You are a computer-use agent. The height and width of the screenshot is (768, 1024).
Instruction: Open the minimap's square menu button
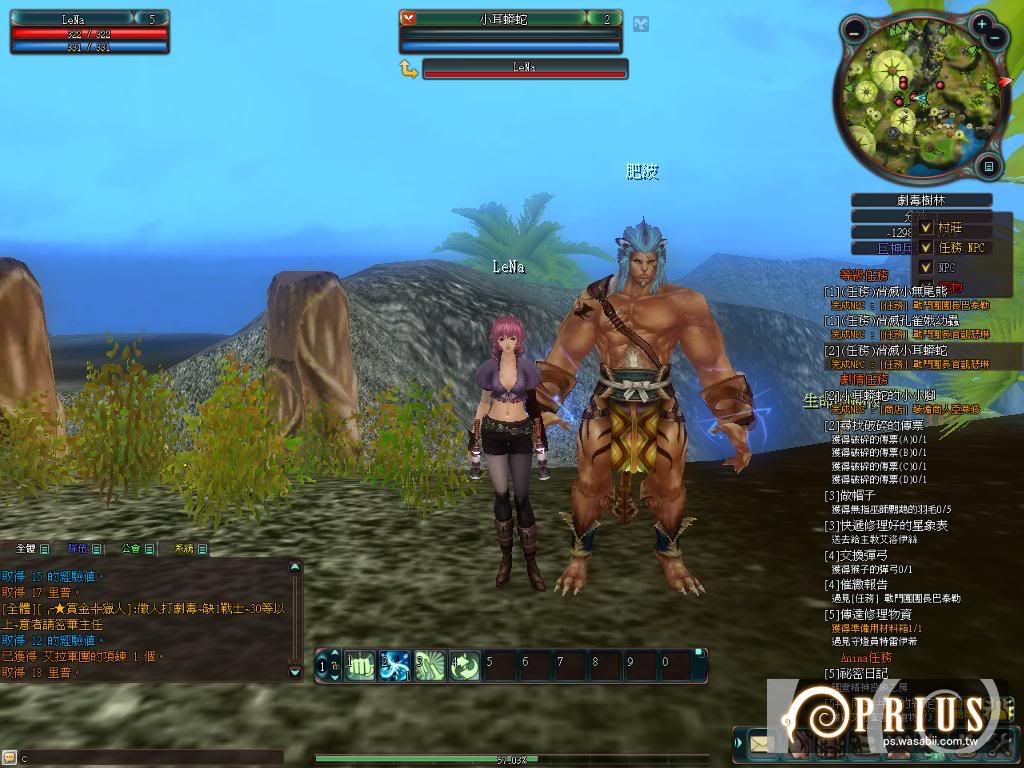[988, 167]
